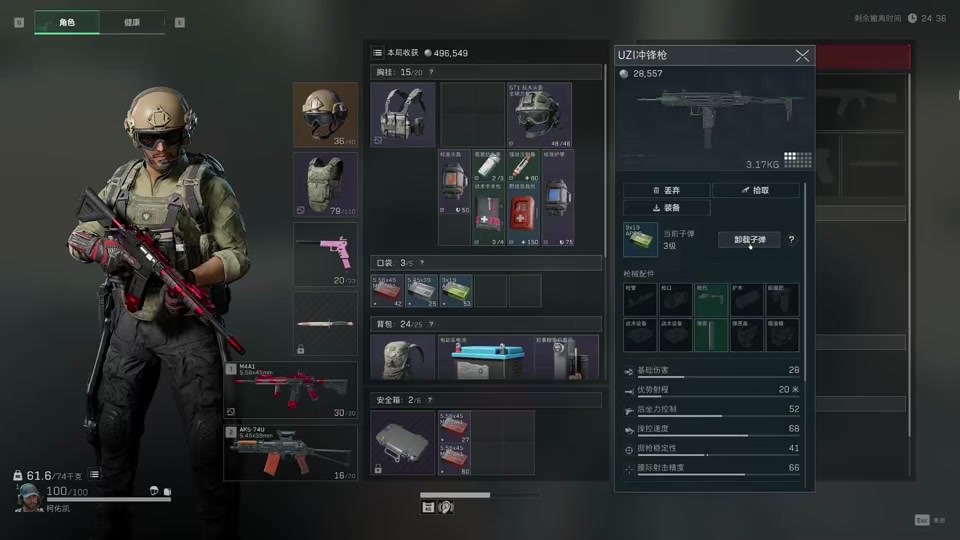960x540 pixels.
Task: Select the green 9x19 ammo in pockets
Action: tap(456, 290)
